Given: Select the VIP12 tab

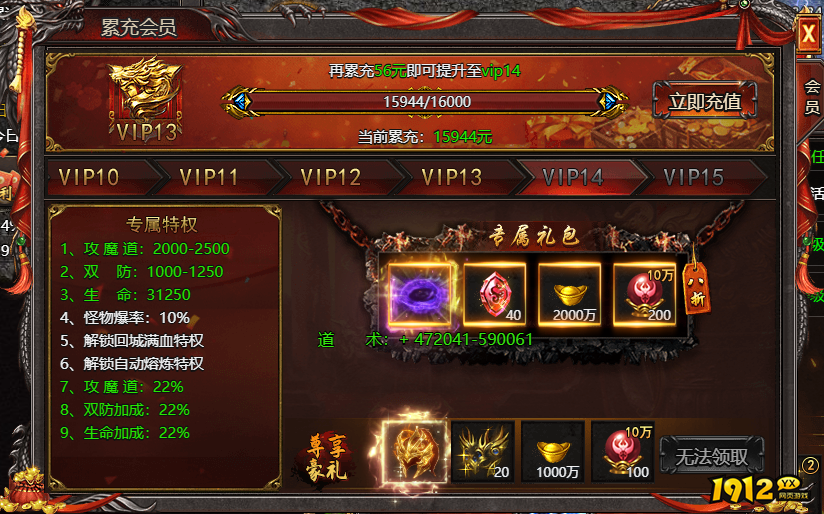Looking at the screenshot, I should coord(330,178).
